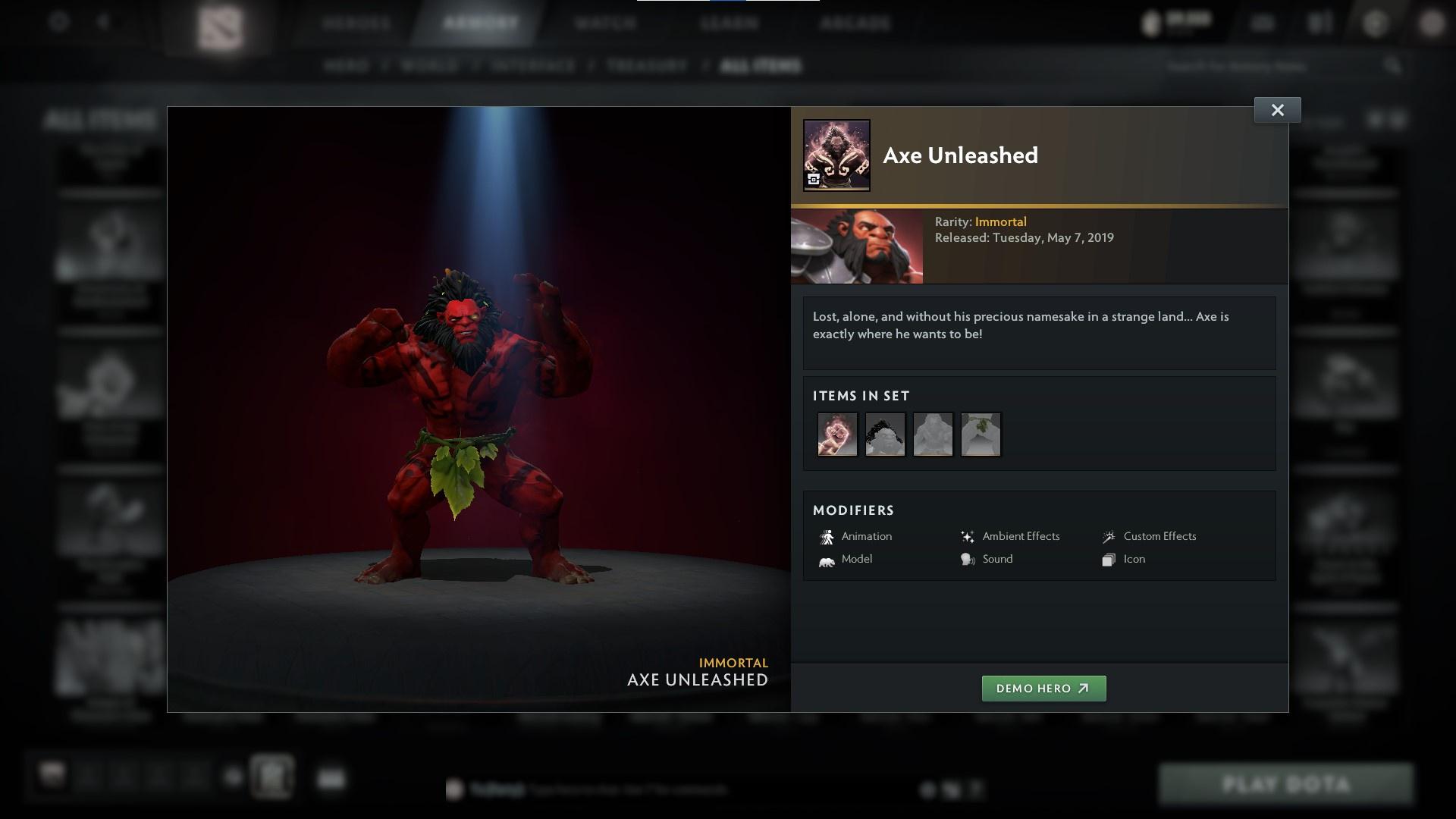1456x819 pixels.
Task: Select the Icon modifier entry
Action: point(1107,559)
